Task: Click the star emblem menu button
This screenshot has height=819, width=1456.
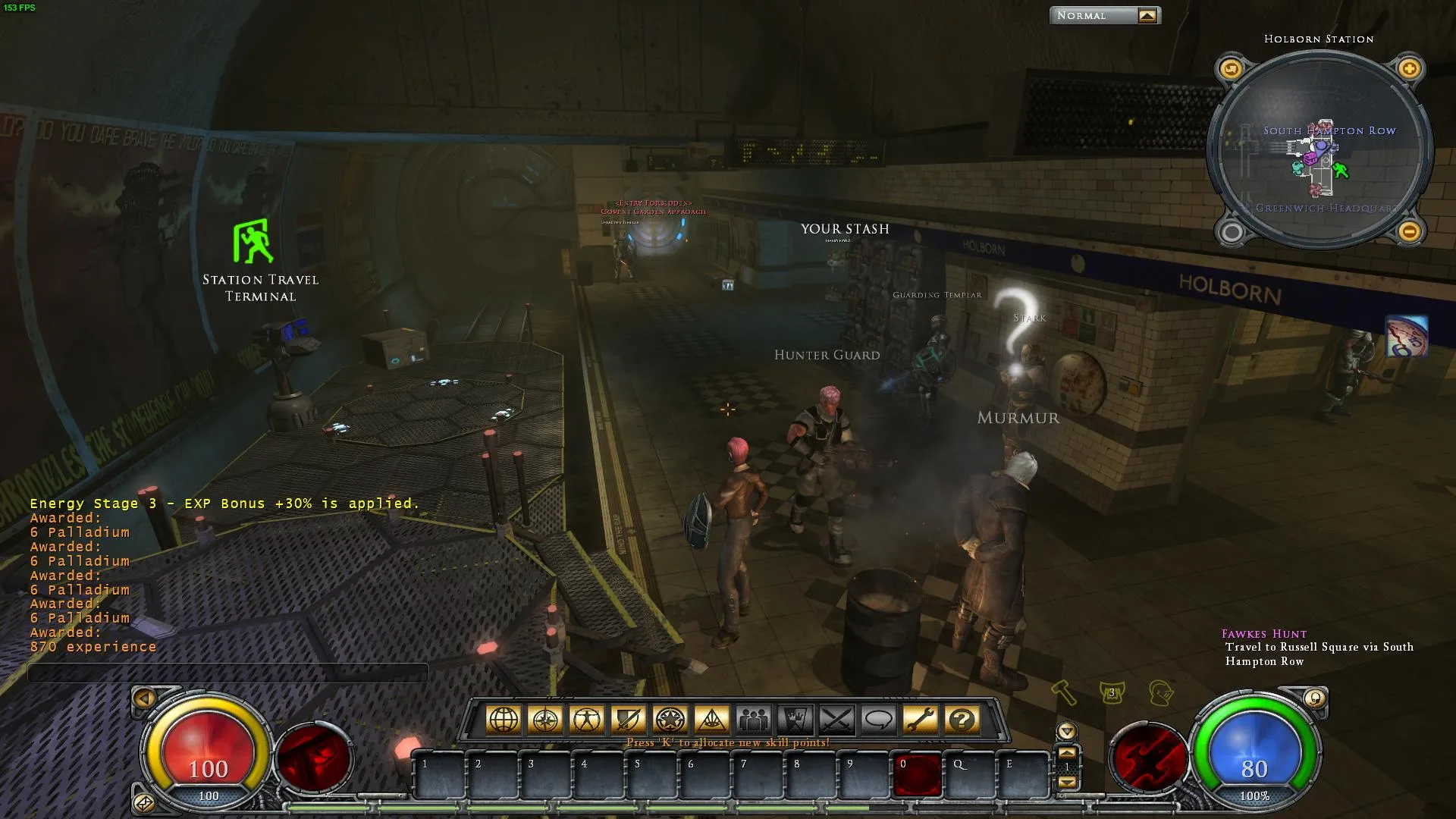Action: click(x=670, y=719)
